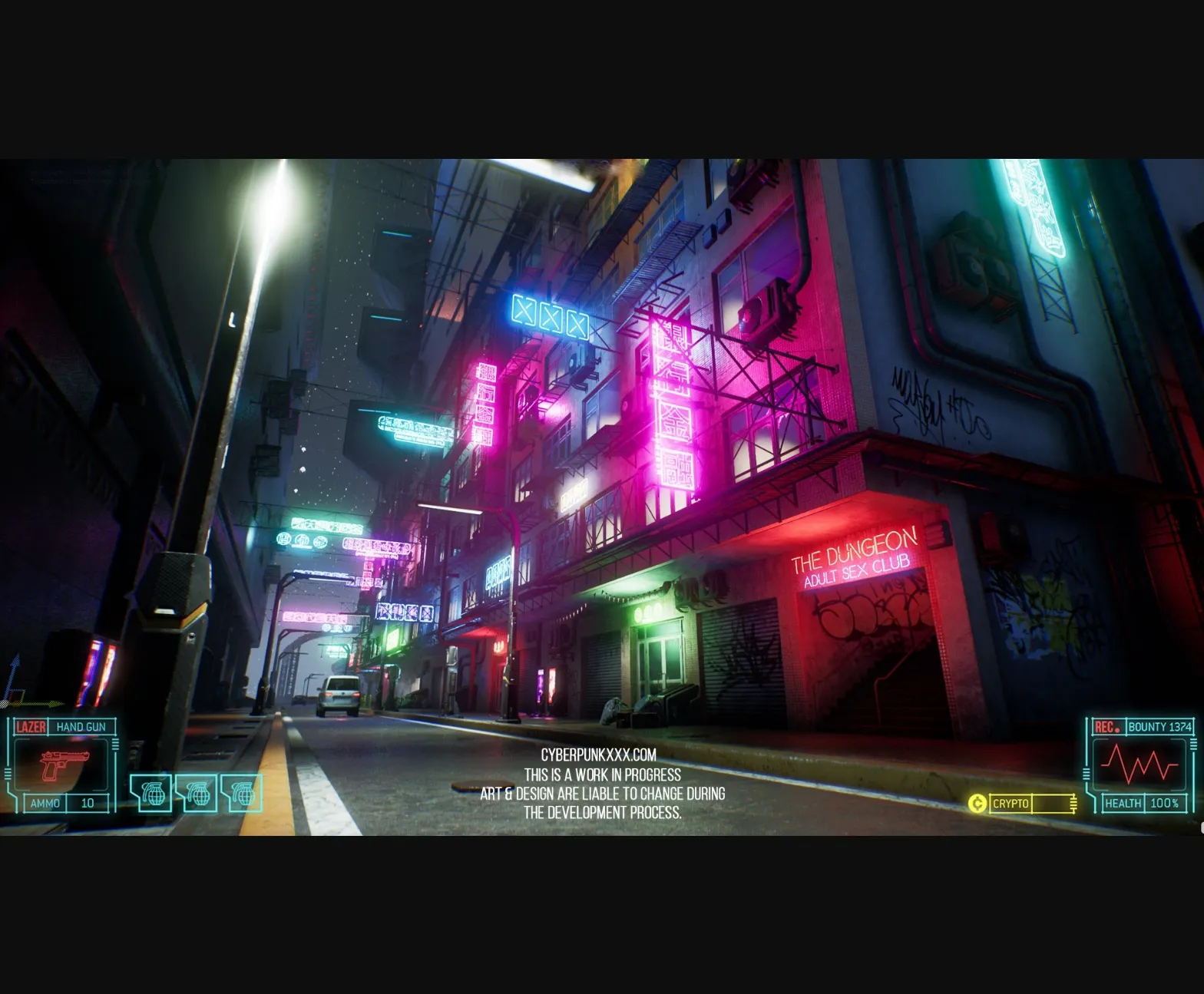Select the BOUNTY 1374 header
This screenshot has height=994, width=1204.
tap(1161, 727)
